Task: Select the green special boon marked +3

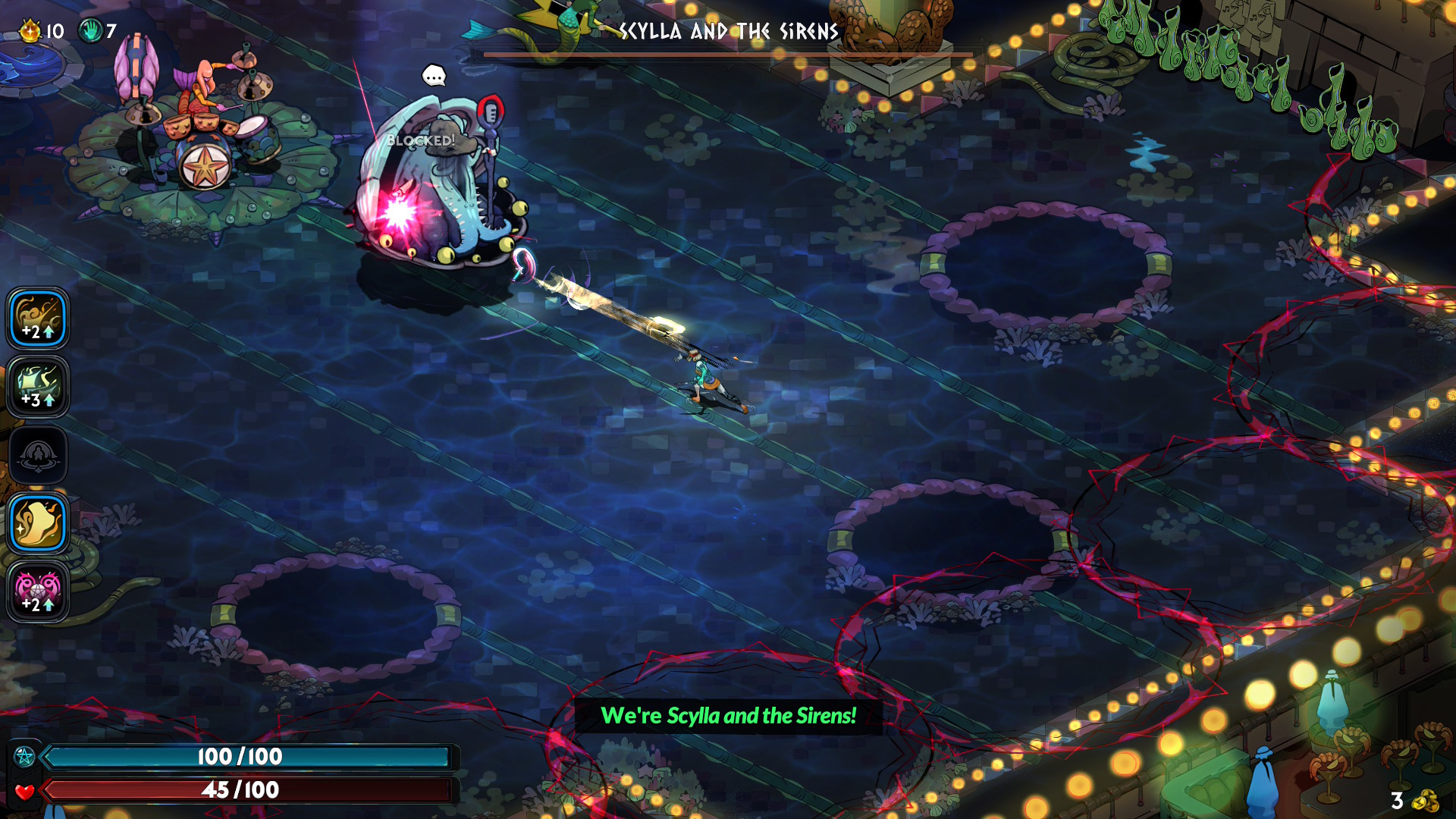Action: [38, 387]
